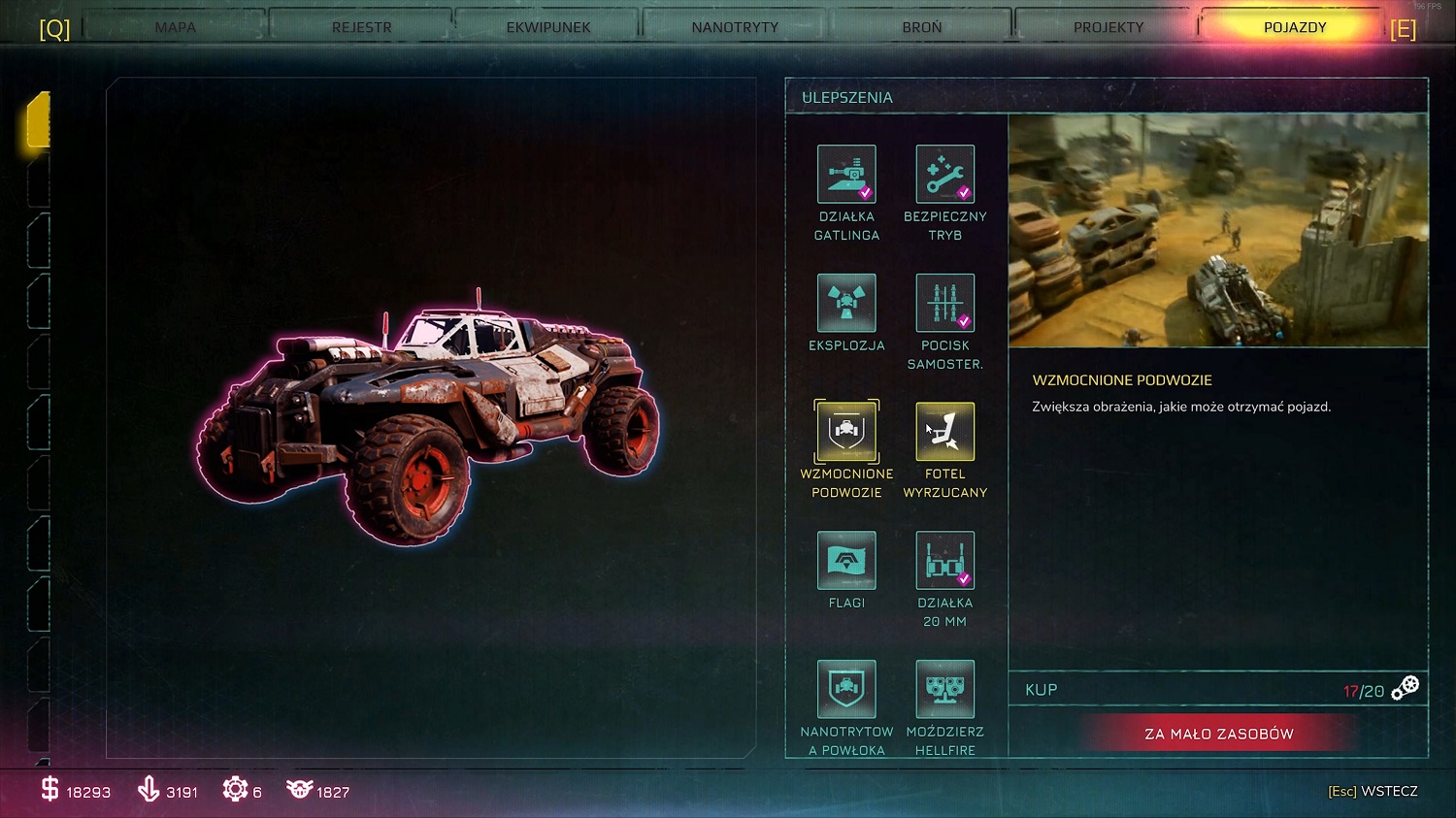Switch to the MAPA tab
The image size is (1456, 818).
pos(176,27)
